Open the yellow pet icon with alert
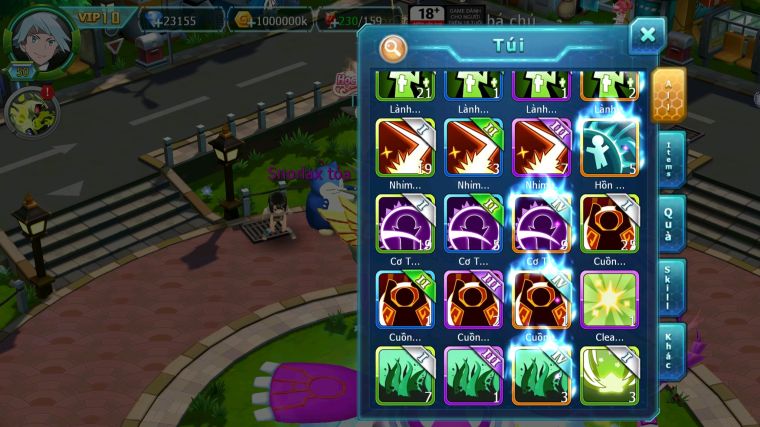760x427 pixels. [28, 112]
